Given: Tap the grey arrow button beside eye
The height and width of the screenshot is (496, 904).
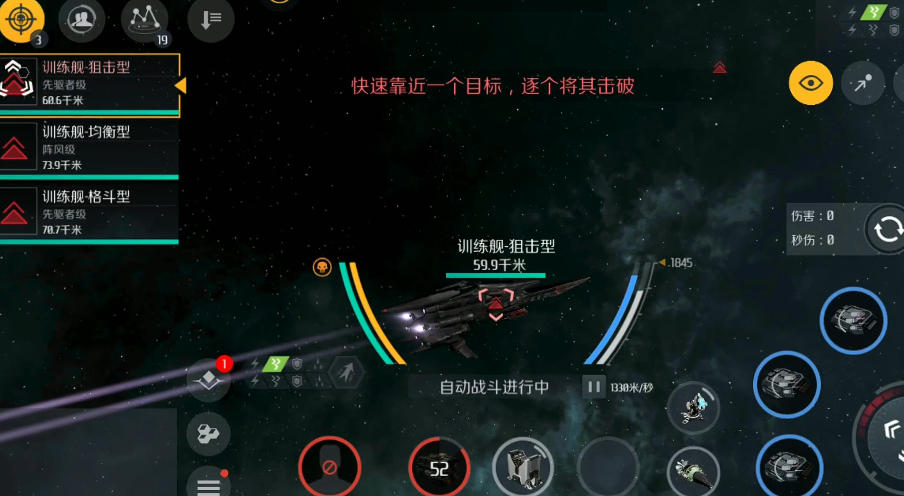Looking at the screenshot, I should pyautogui.click(x=861, y=84).
